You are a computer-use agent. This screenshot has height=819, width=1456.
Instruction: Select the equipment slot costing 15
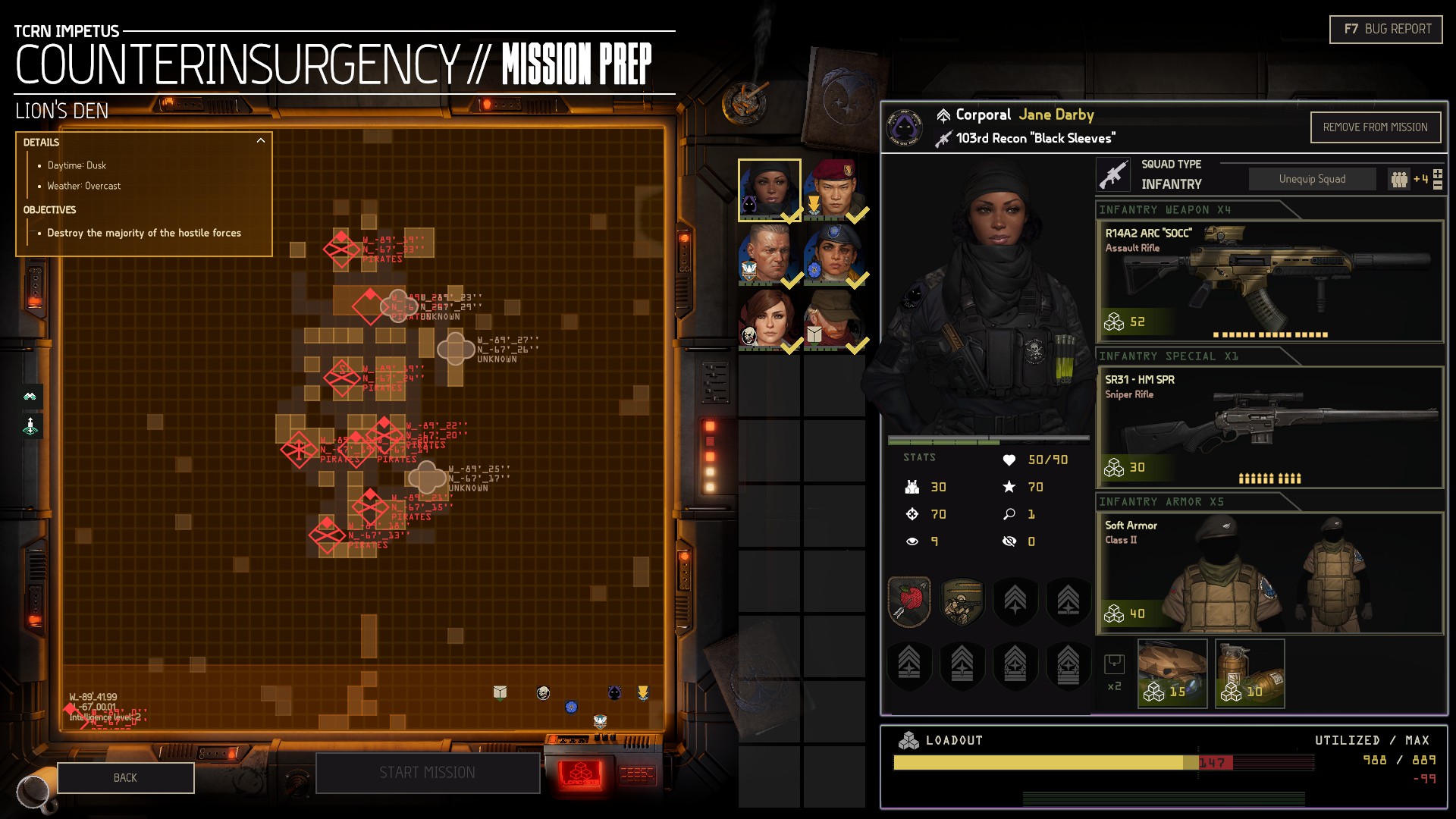tap(1172, 673)
